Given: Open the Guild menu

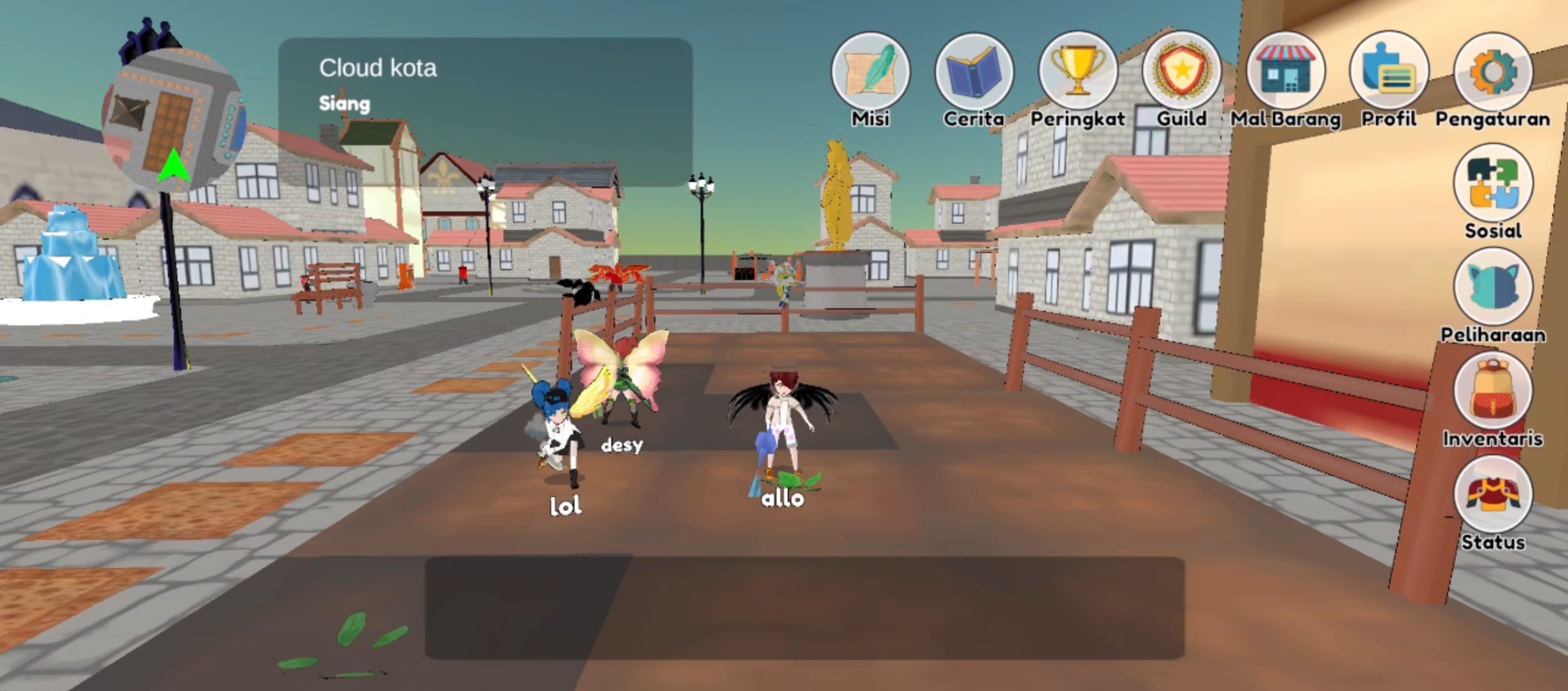Looking at the screenshot, I should coord(1182,72).
